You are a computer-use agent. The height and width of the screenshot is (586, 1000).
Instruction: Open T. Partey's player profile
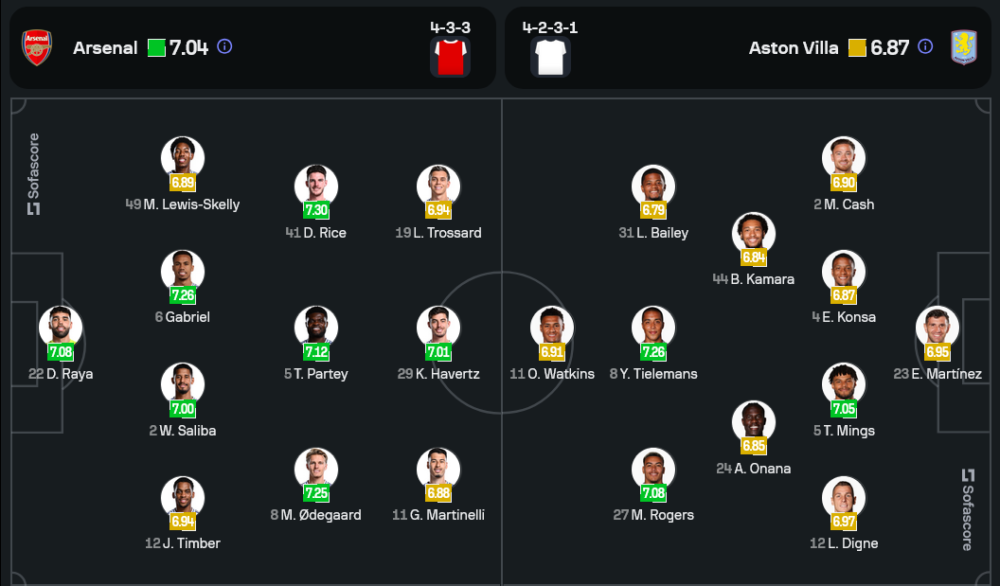pyautogui.click(x=316, y=327)
